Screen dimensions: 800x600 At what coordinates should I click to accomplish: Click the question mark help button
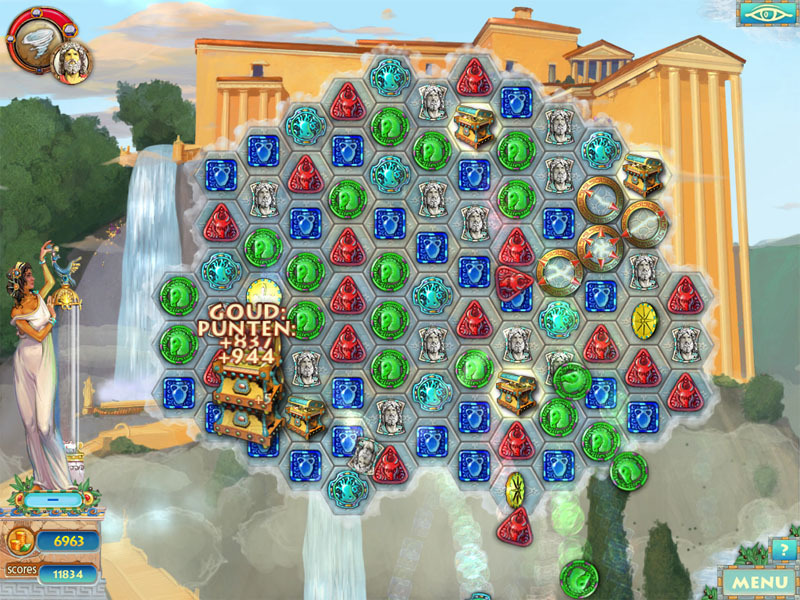[x=781, y=550]
